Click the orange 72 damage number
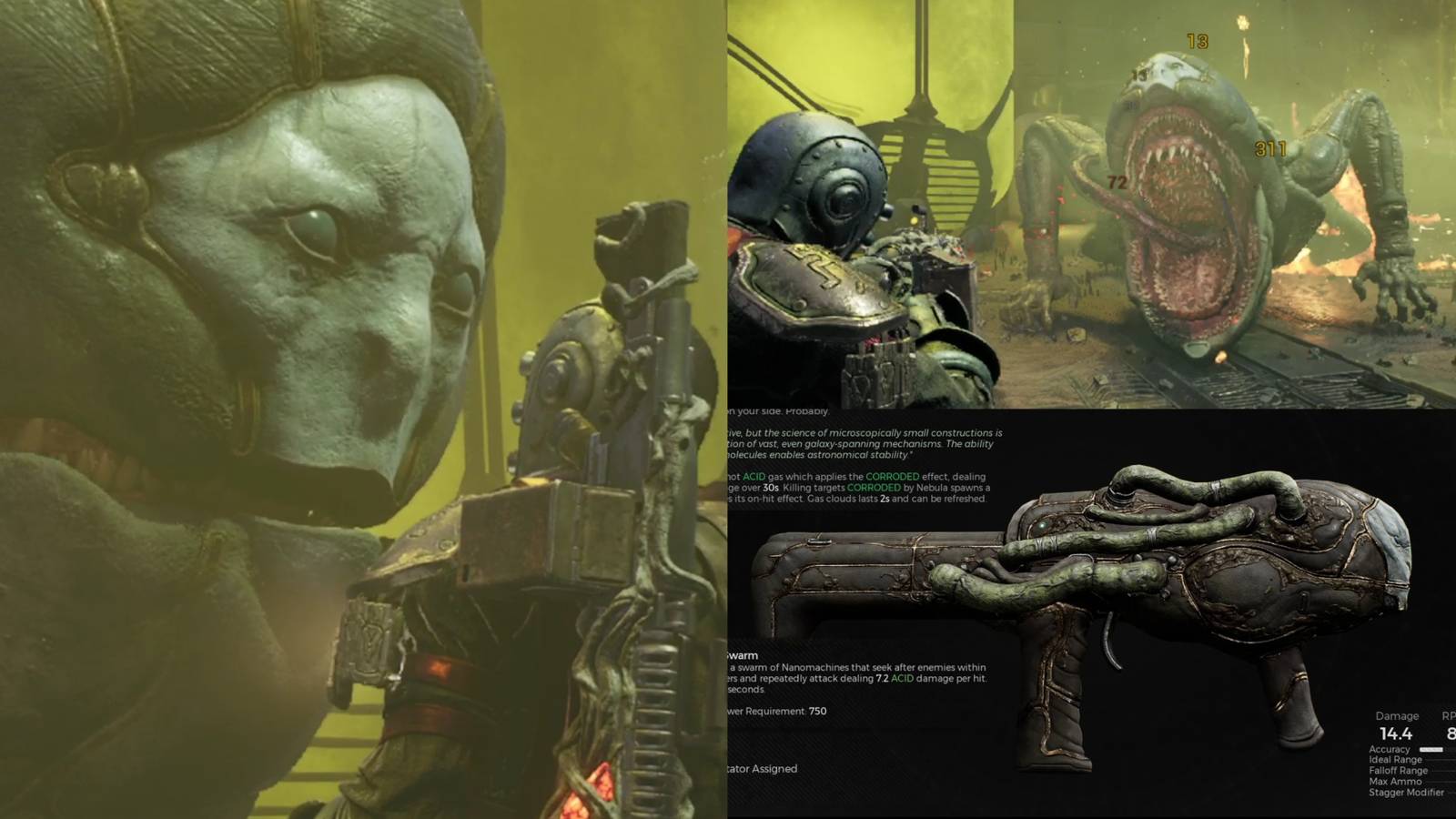The height and width of the screenshot is (819, 1456). [1117, 181]
